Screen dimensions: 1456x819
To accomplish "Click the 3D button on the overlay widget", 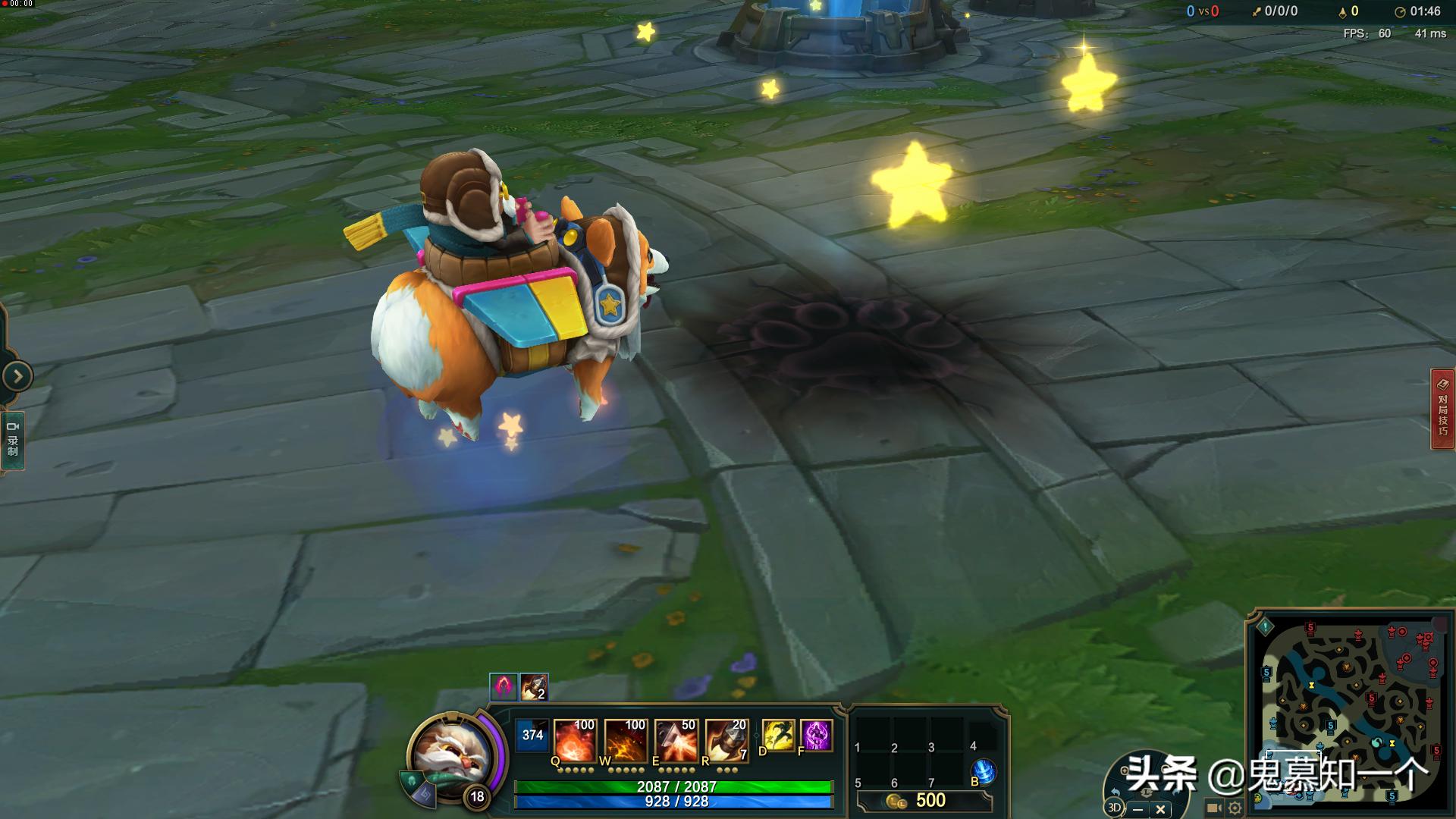I will (1114, 808).
